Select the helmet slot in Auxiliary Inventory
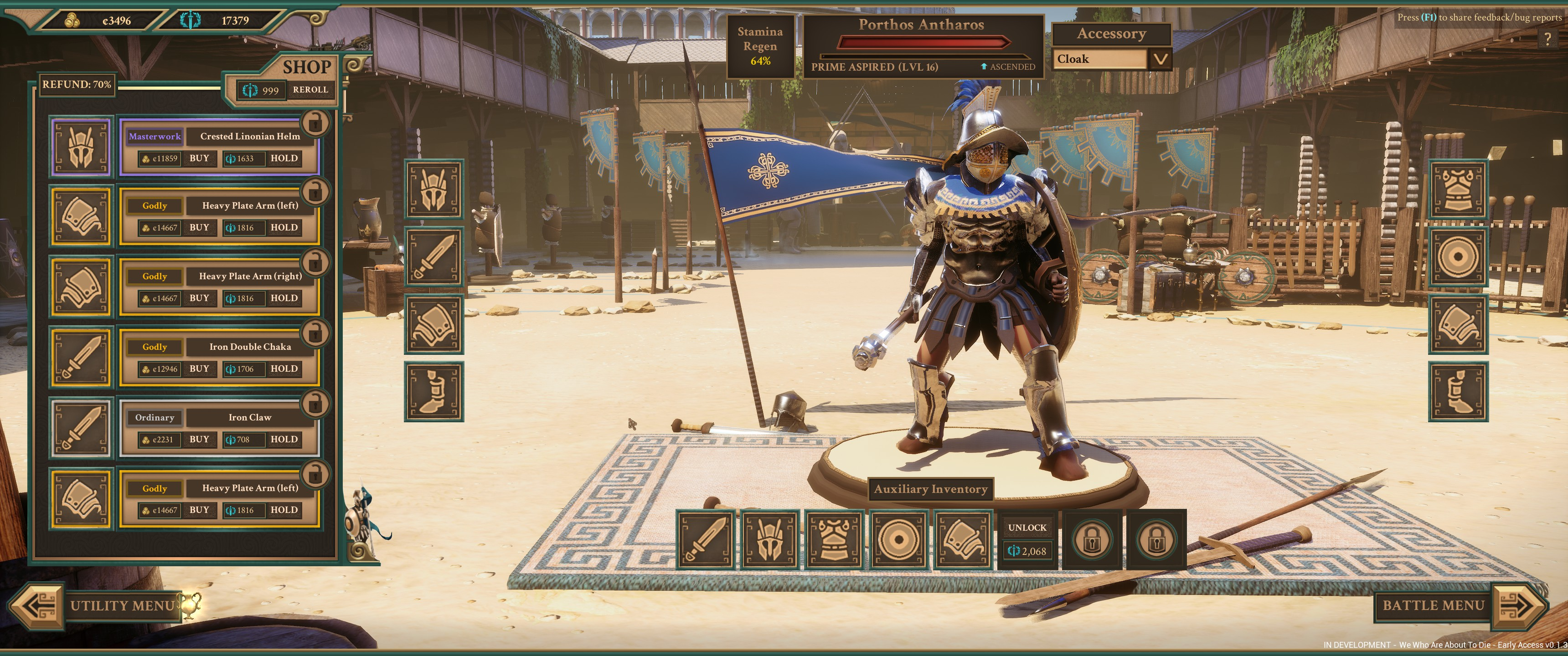Viewport: 1568px width, 656px height. click(770, 539)
